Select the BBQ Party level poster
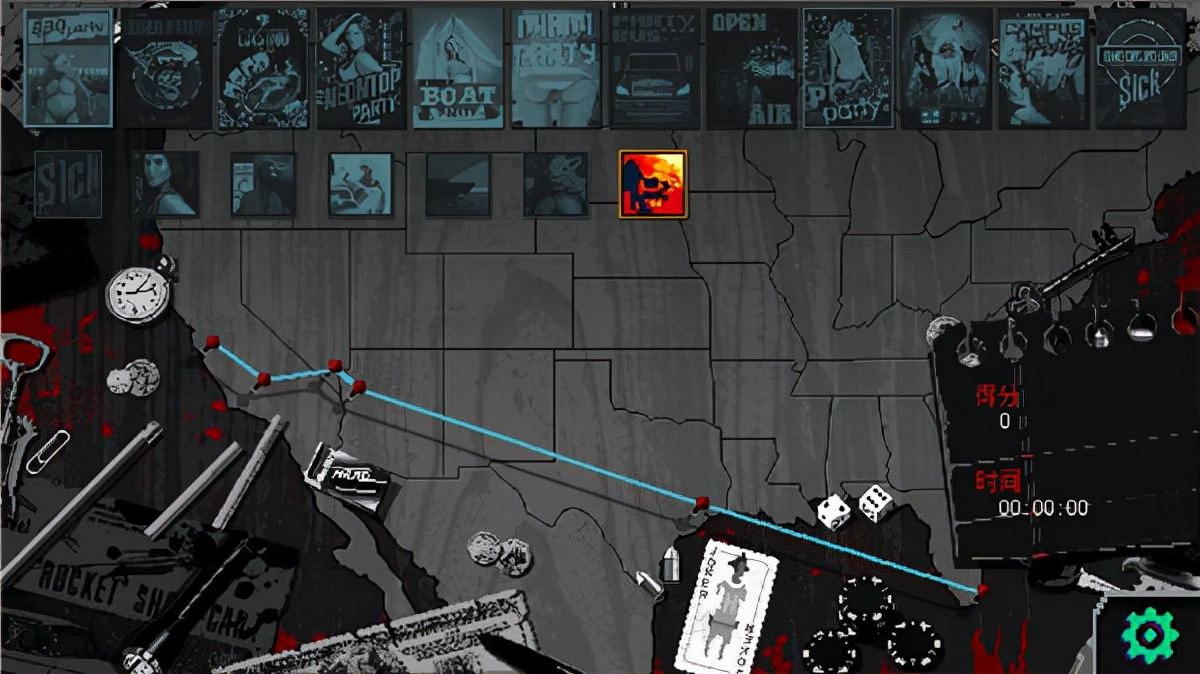Viewport: 1200px width, 674px height. coord(68,68)
